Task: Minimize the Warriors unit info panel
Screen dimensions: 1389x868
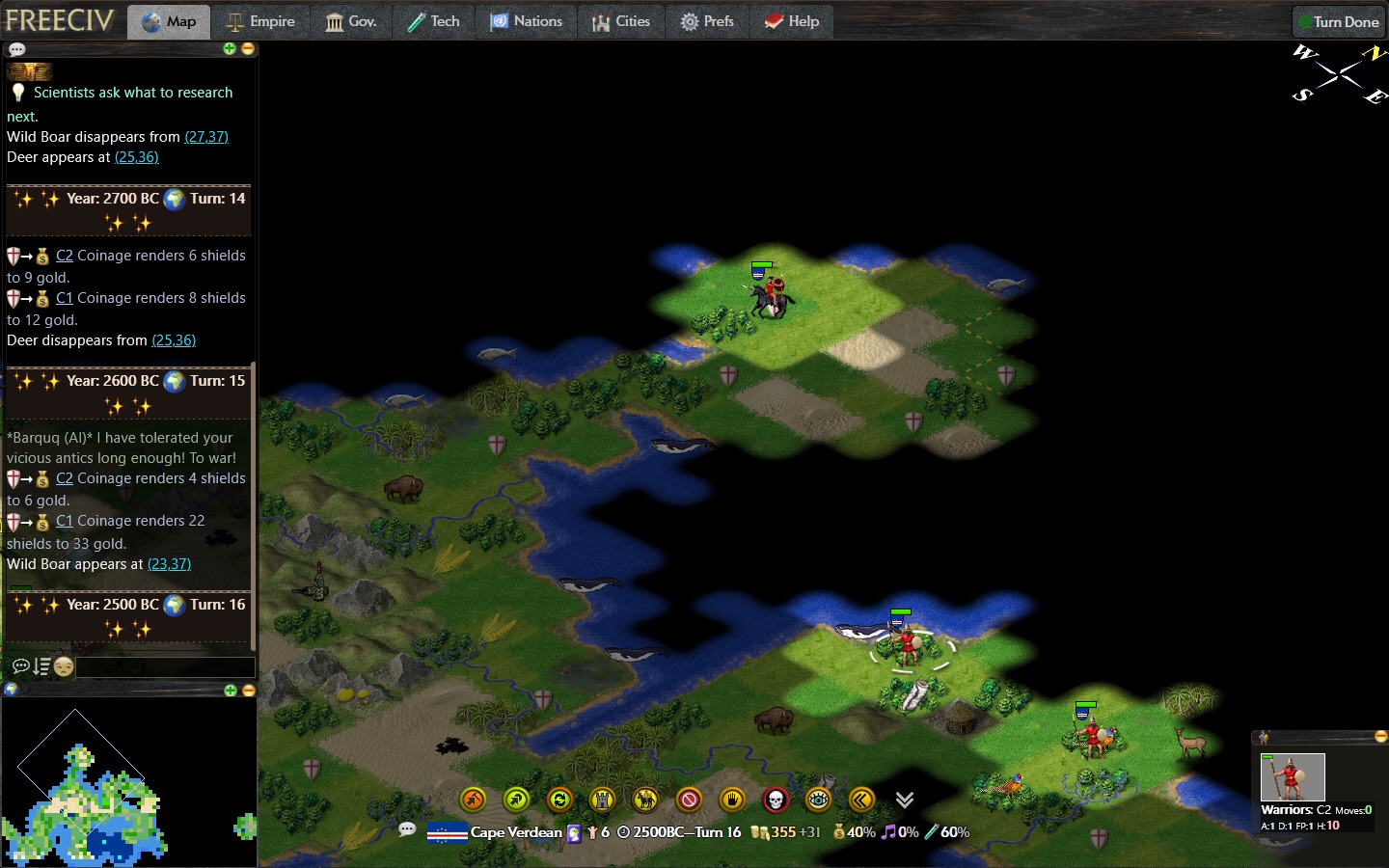Action: (1380, 737)
